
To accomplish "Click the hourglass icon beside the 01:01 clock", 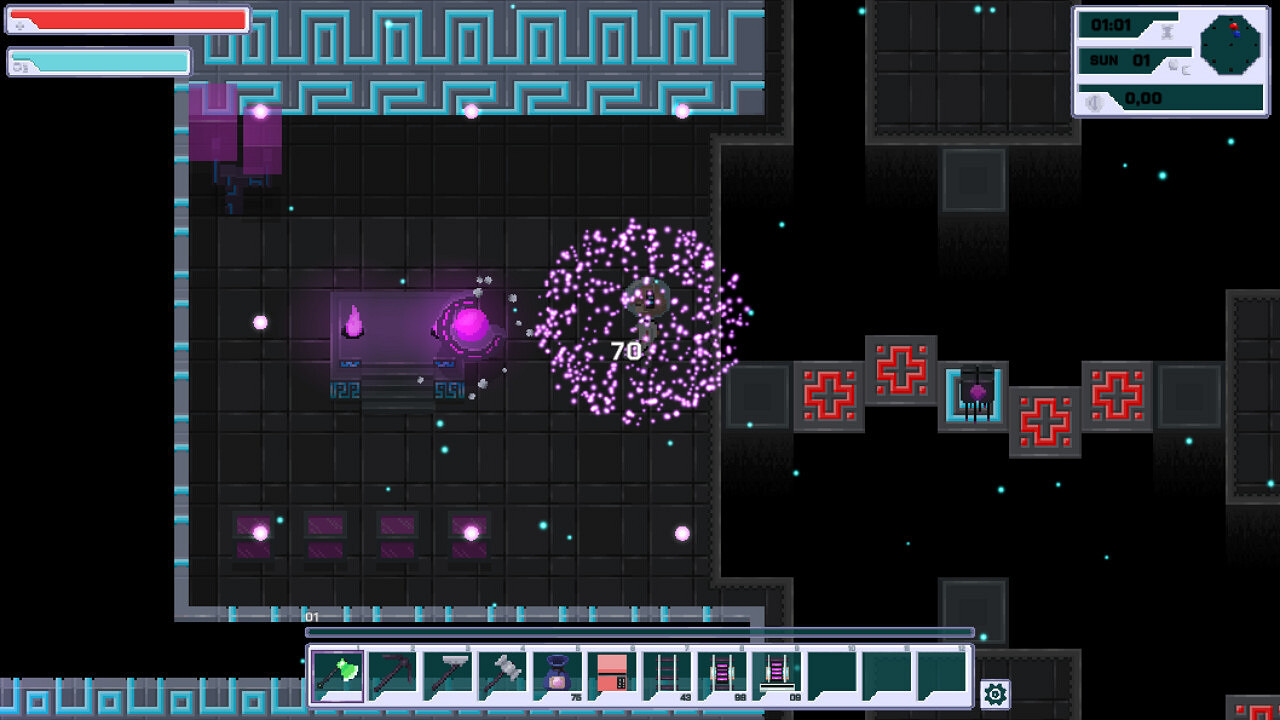I will [1167, 31].
